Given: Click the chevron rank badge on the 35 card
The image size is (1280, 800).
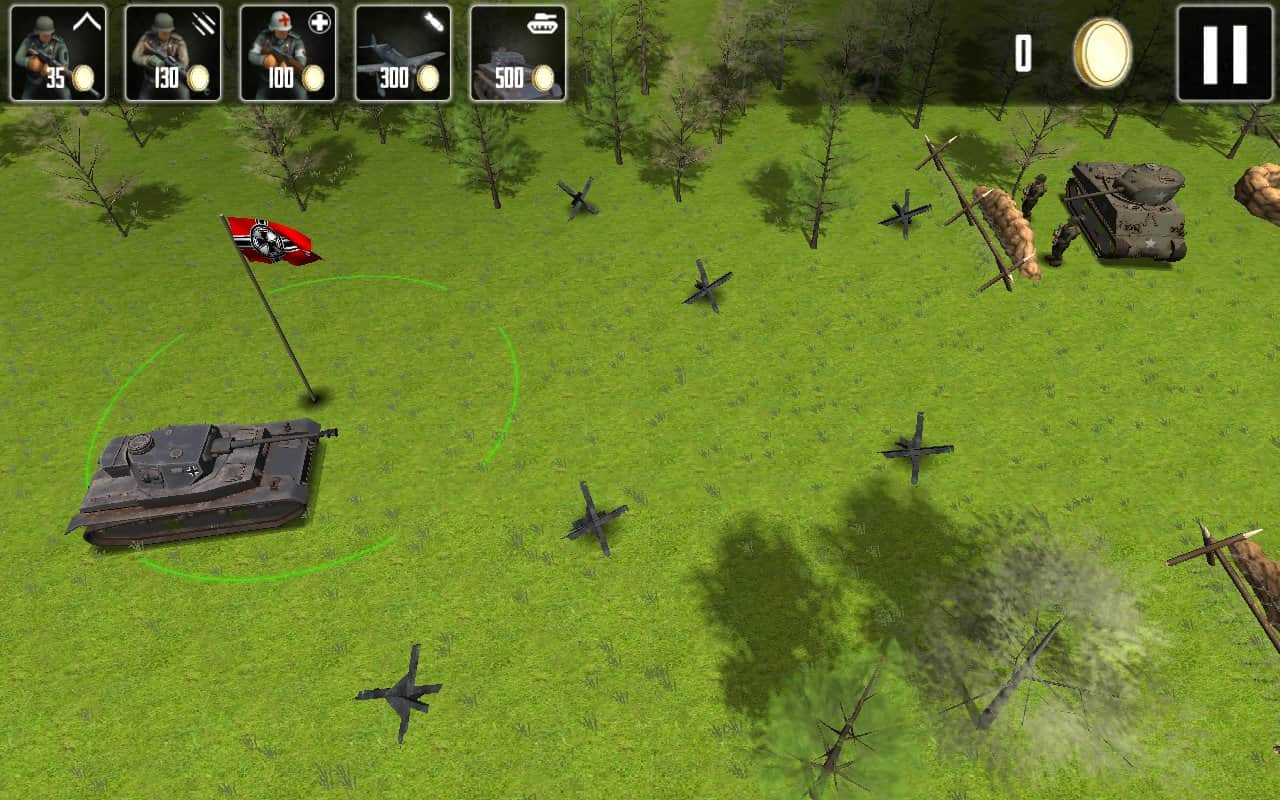Looking at the screenshot, I should (x=86, y=19).
